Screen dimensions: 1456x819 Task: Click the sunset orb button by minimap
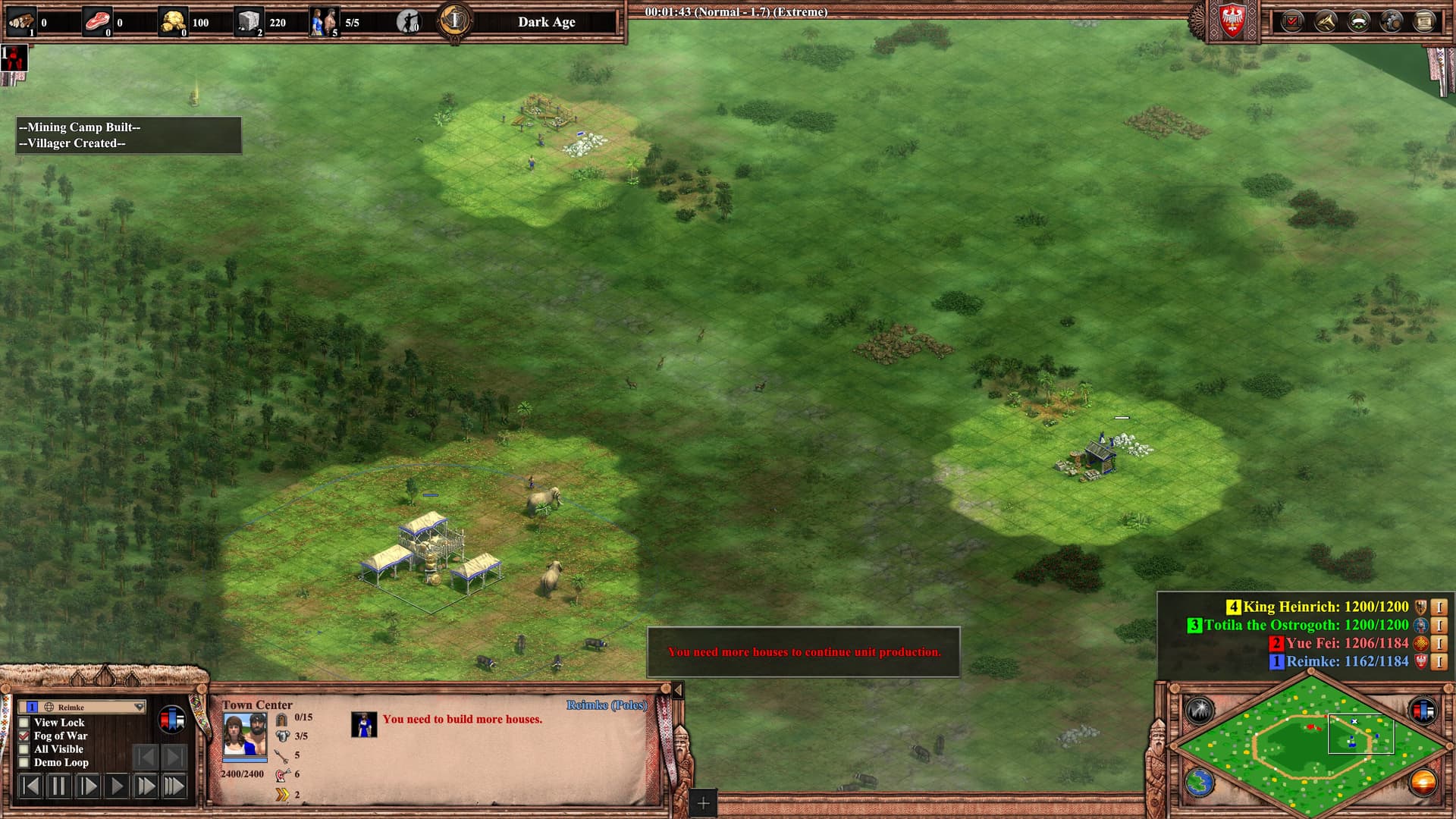[1423, 783]
